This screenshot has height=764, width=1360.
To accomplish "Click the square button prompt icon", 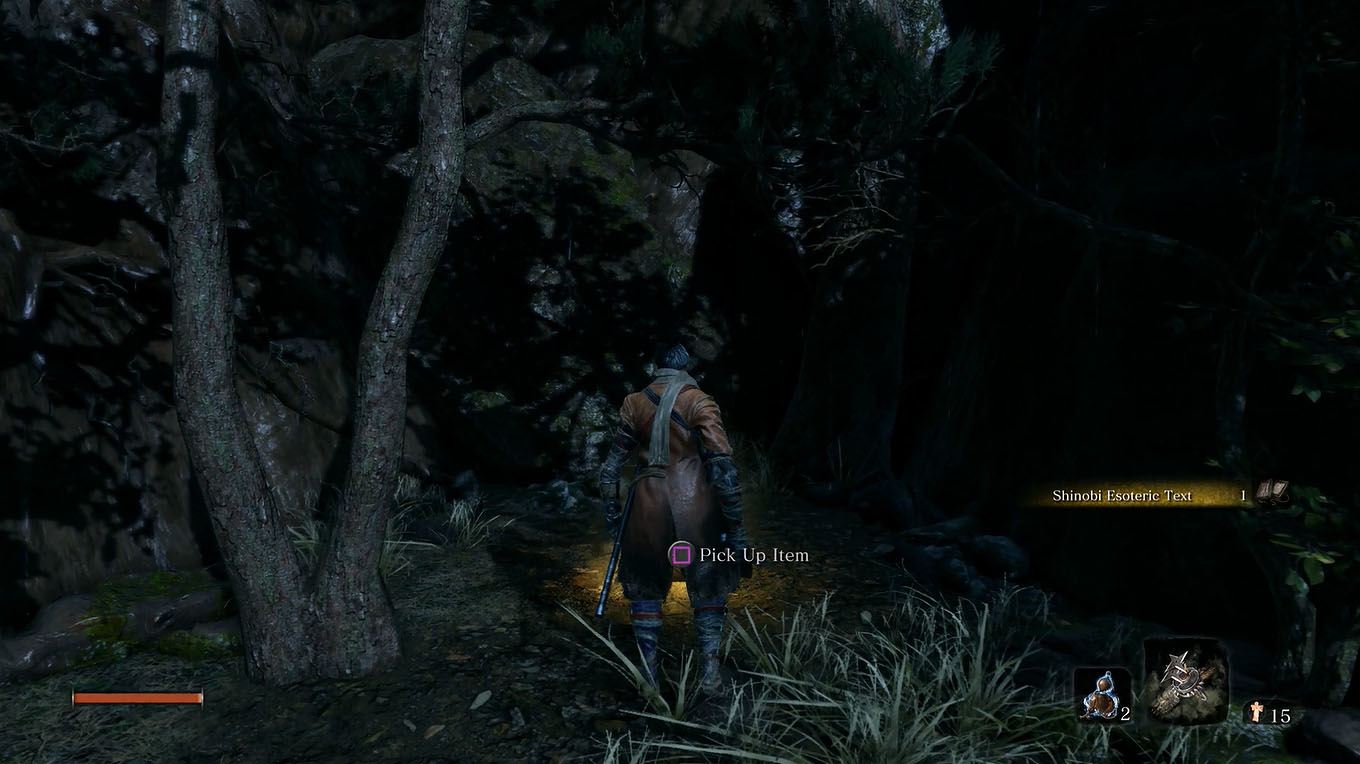I will coord(681,555).
